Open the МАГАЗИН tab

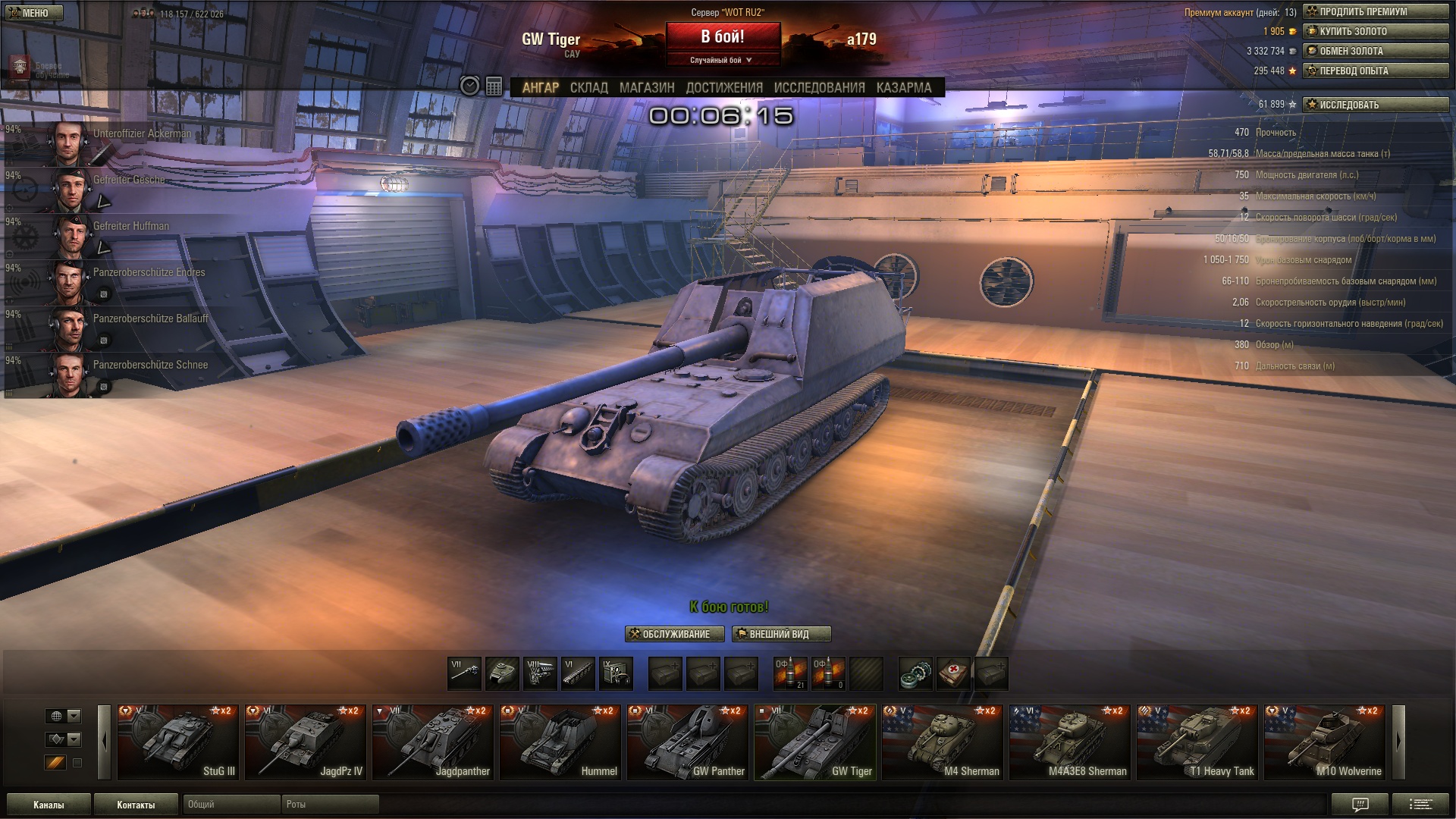click(x=646, y=88)
